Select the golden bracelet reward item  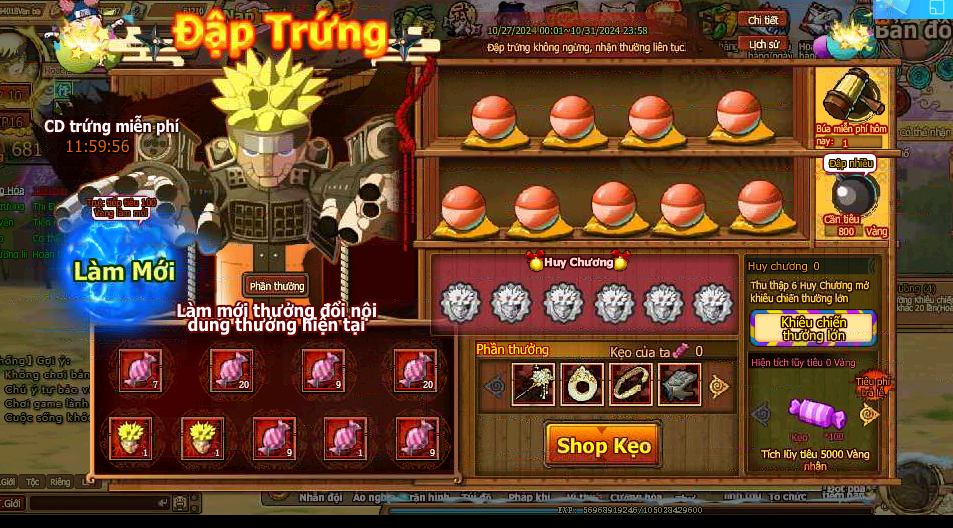click(630, 384)
